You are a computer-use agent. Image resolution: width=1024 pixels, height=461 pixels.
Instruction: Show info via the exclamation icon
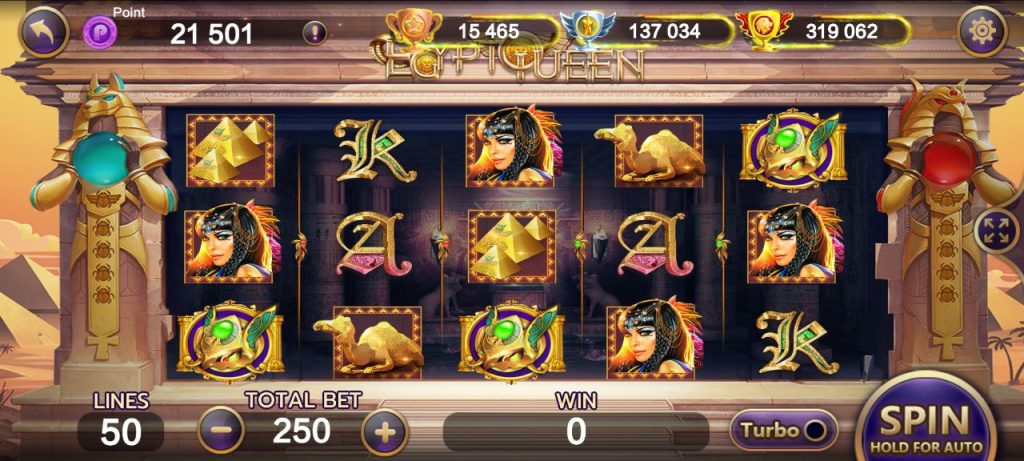point(314,32)
